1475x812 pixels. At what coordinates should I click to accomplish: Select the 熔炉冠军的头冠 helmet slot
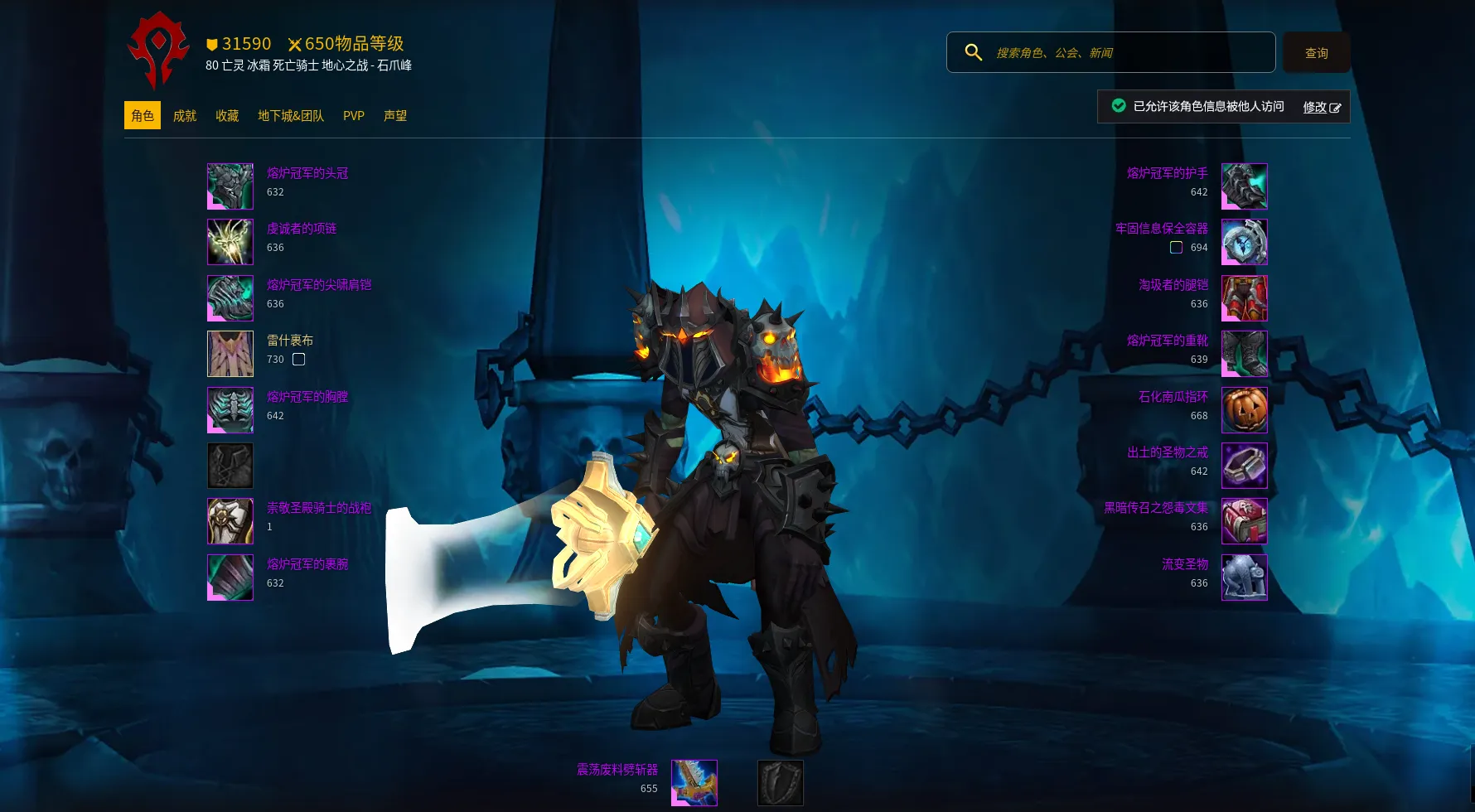pyautogui.click(x=230, y=186)
